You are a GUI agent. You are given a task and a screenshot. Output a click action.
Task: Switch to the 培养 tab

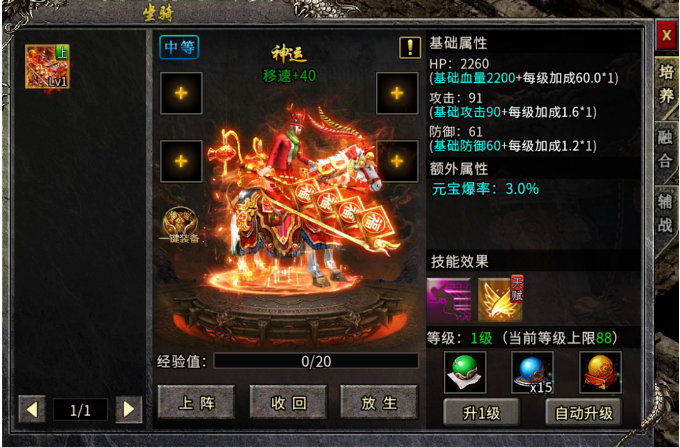[666, 84]
